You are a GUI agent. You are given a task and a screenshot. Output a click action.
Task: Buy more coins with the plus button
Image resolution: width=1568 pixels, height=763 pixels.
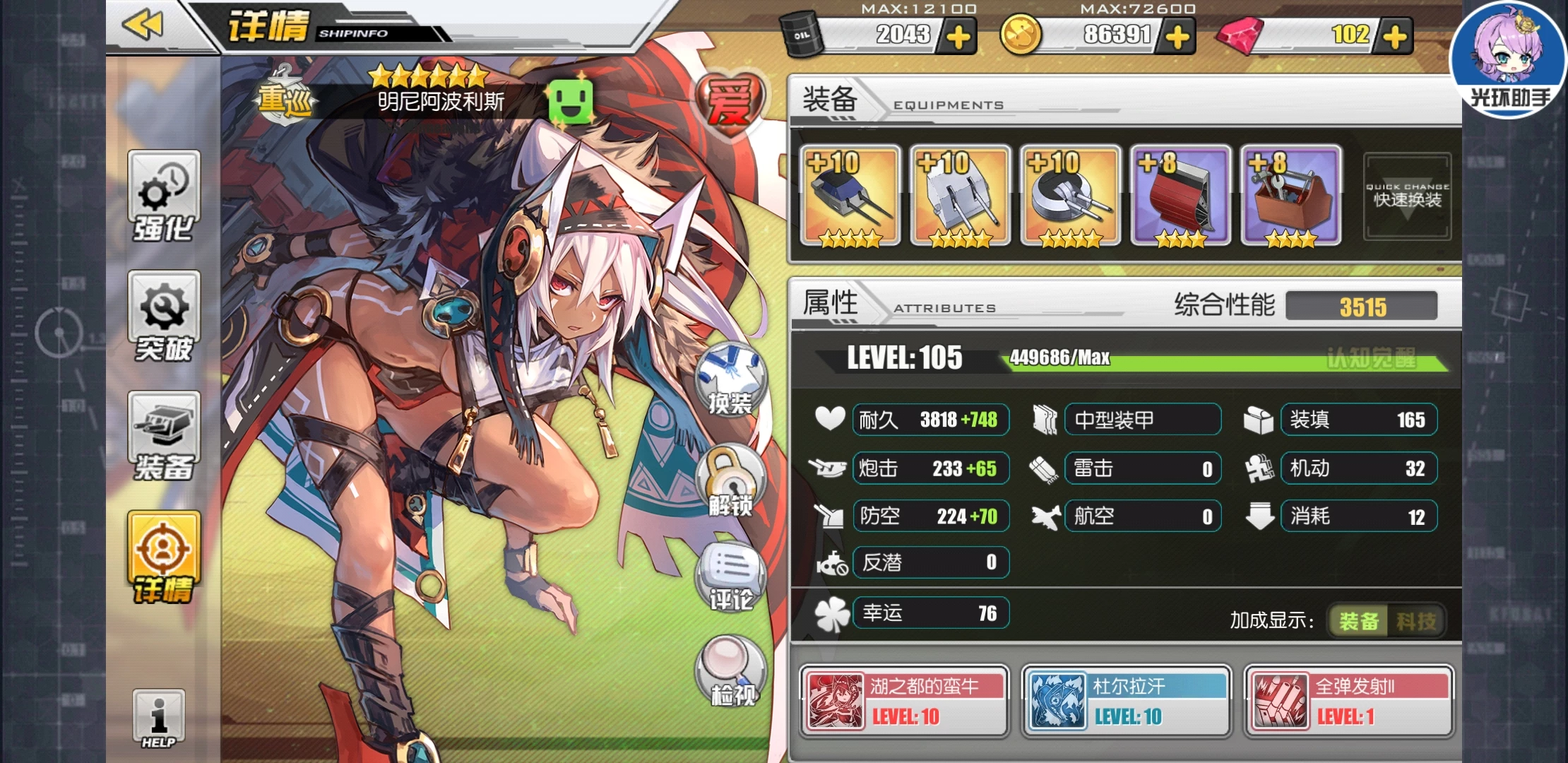(x=1177, y=37)
